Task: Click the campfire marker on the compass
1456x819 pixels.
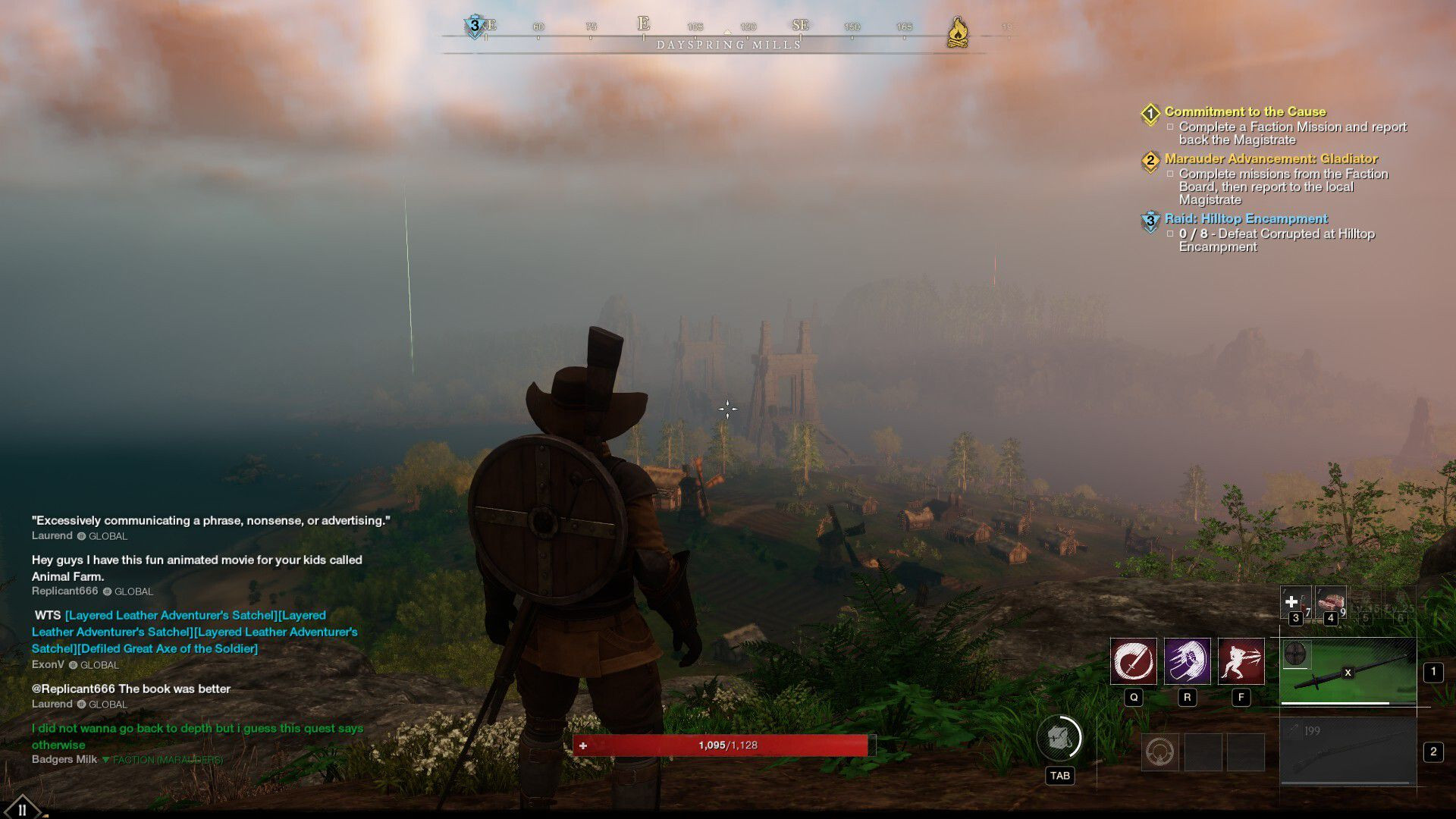Action: click(x=958, y=32)
